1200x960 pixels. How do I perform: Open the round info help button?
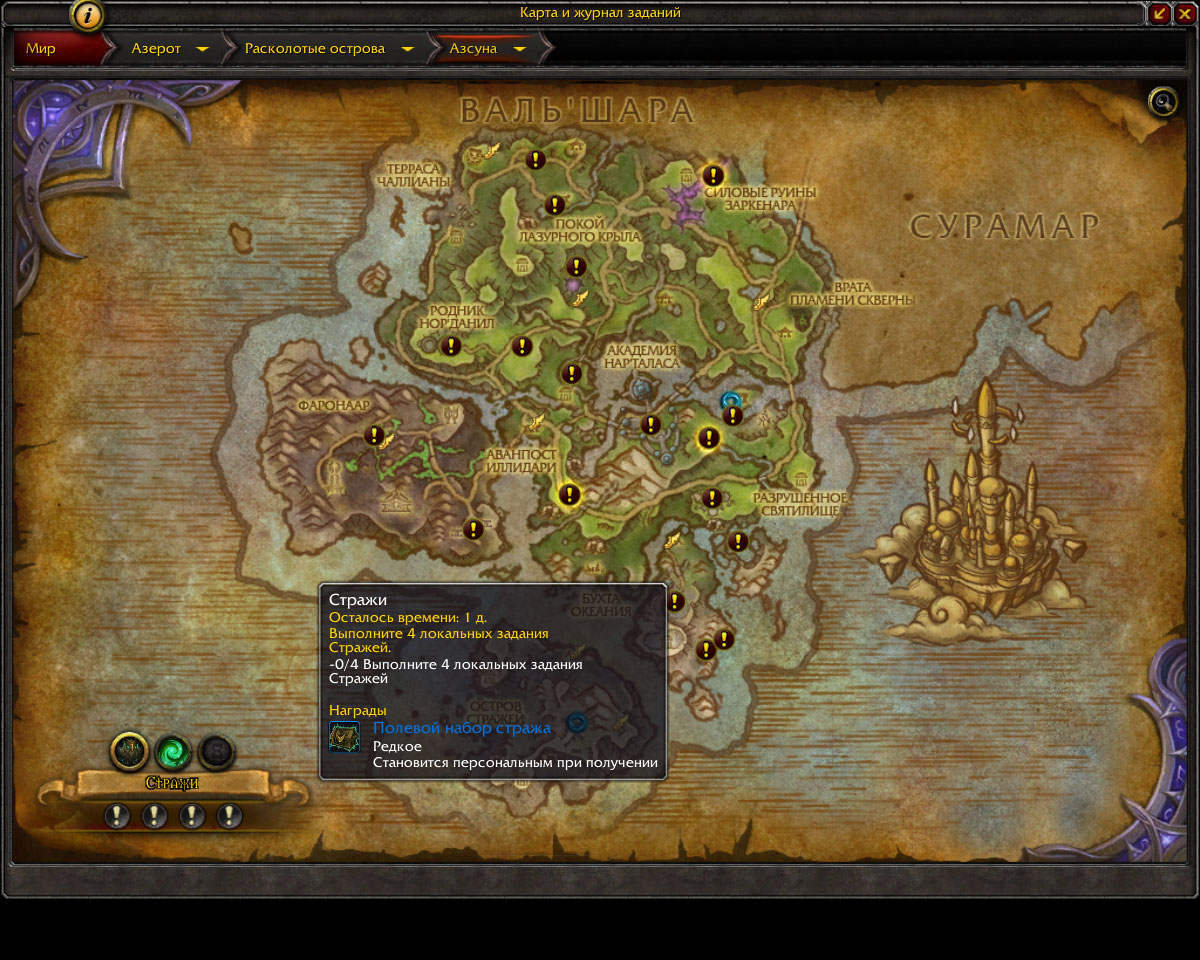tap(88, 15)
